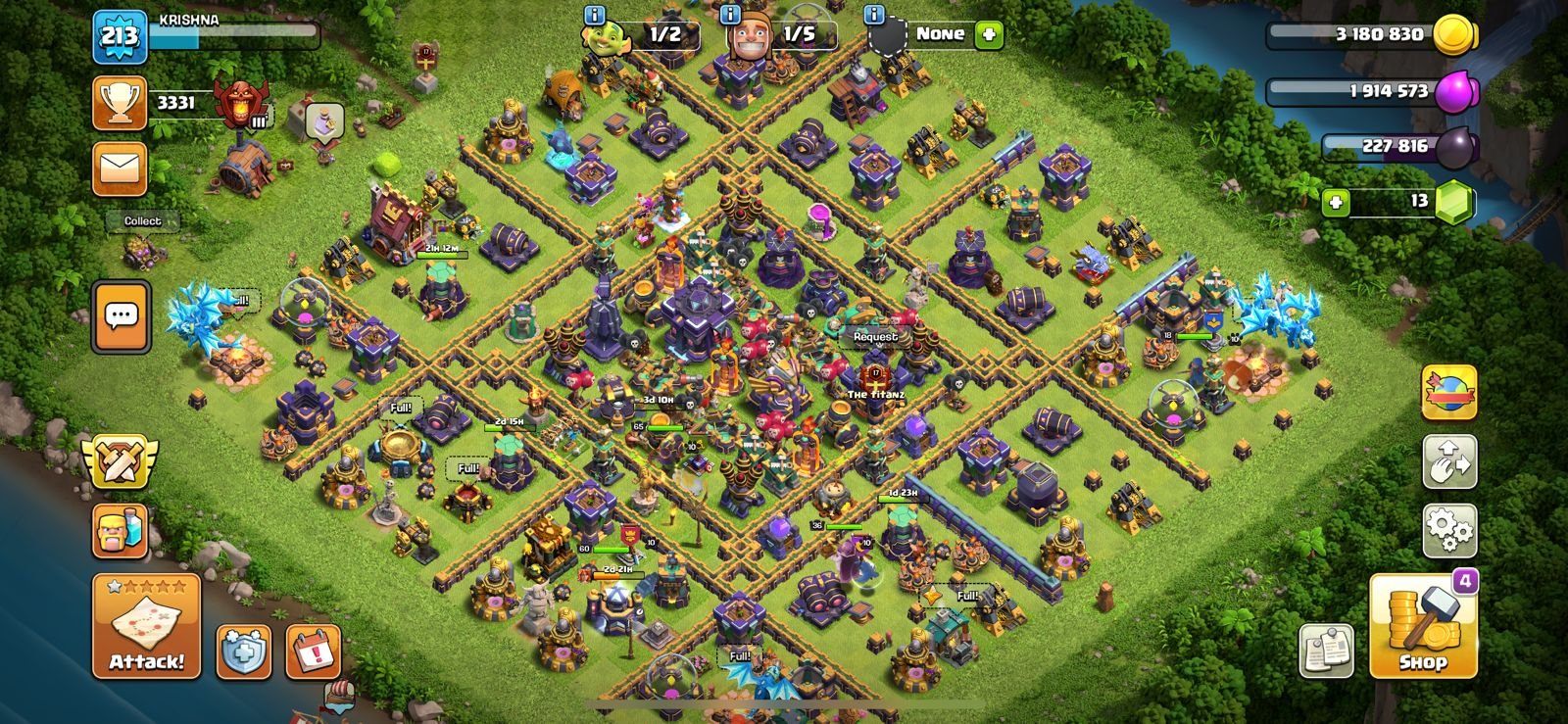Screen dimensions: 1568x724
Task: Show the shield status icon
Action: (243, 652)
